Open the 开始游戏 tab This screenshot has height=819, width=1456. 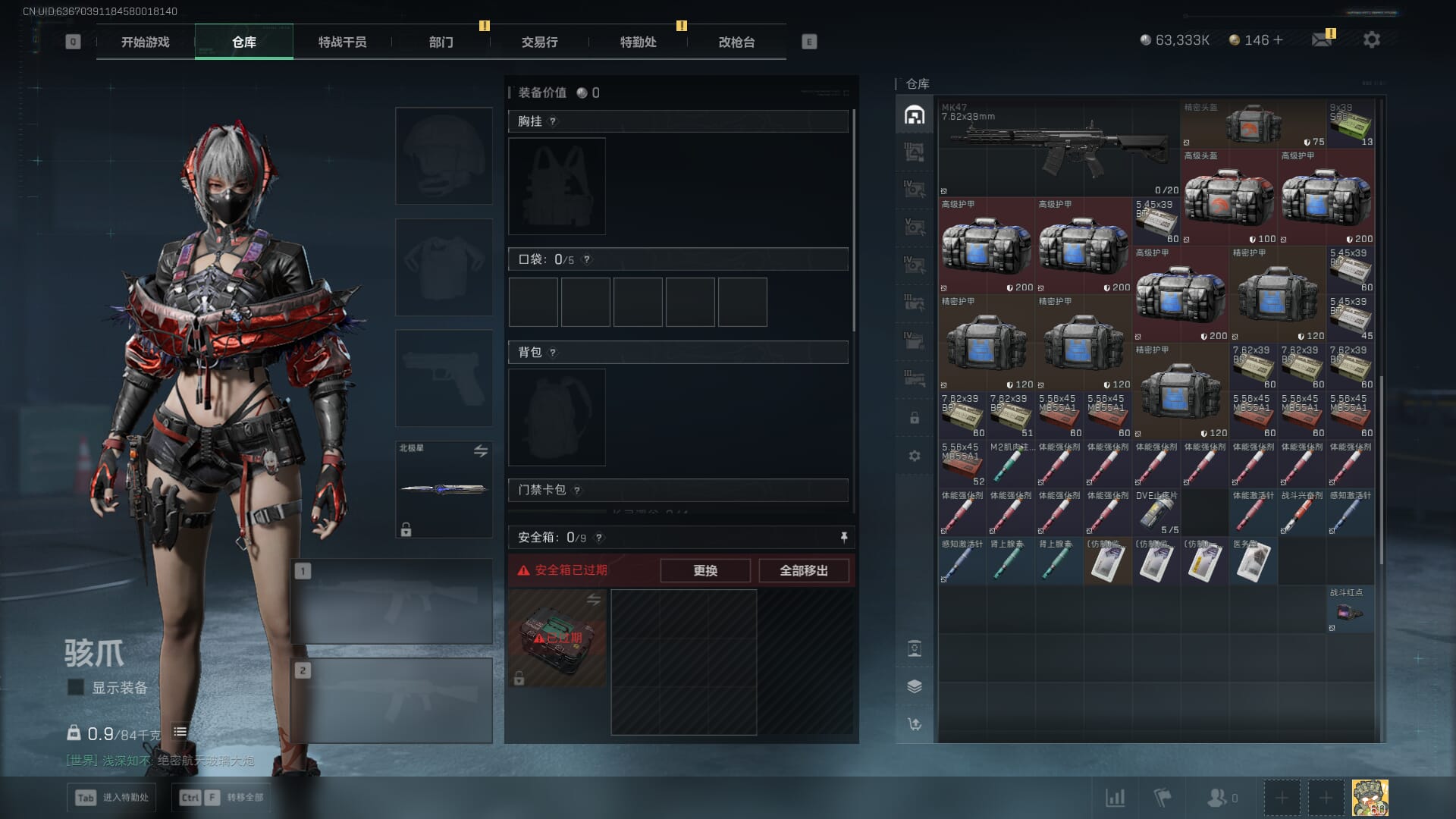tap(146, 42)
